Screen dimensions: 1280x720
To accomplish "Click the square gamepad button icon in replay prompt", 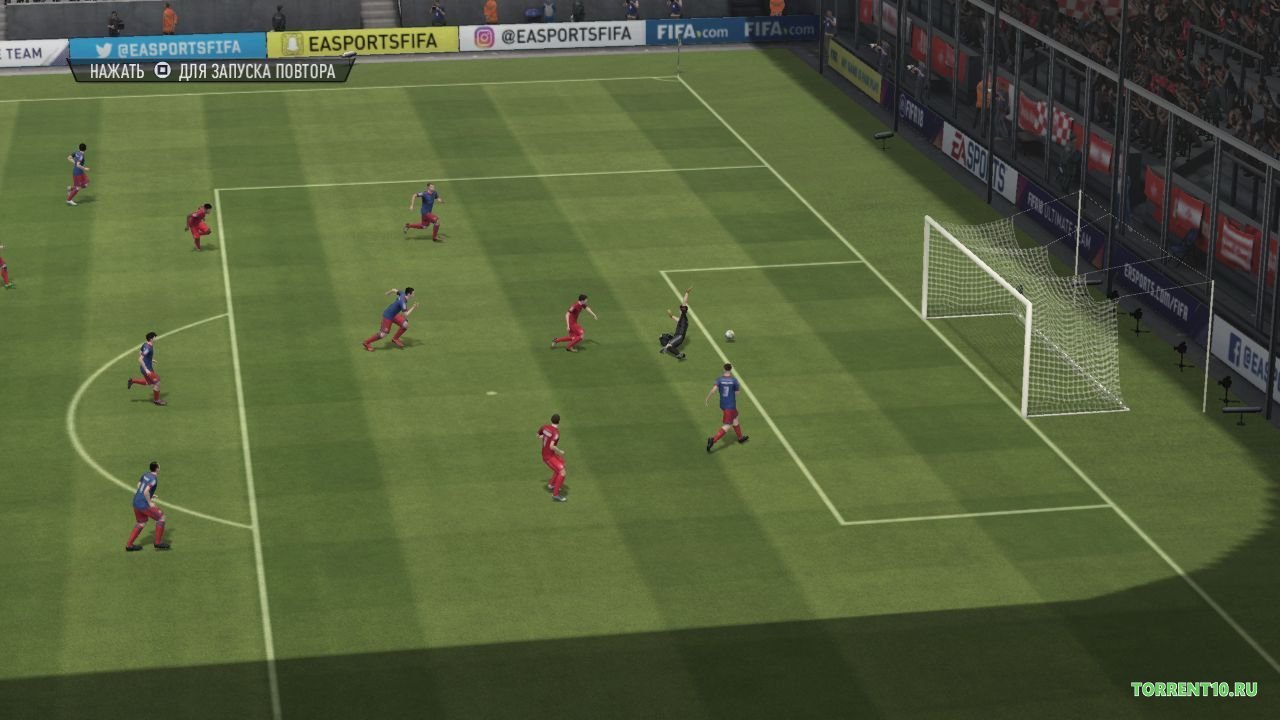I will pos(164,70).
